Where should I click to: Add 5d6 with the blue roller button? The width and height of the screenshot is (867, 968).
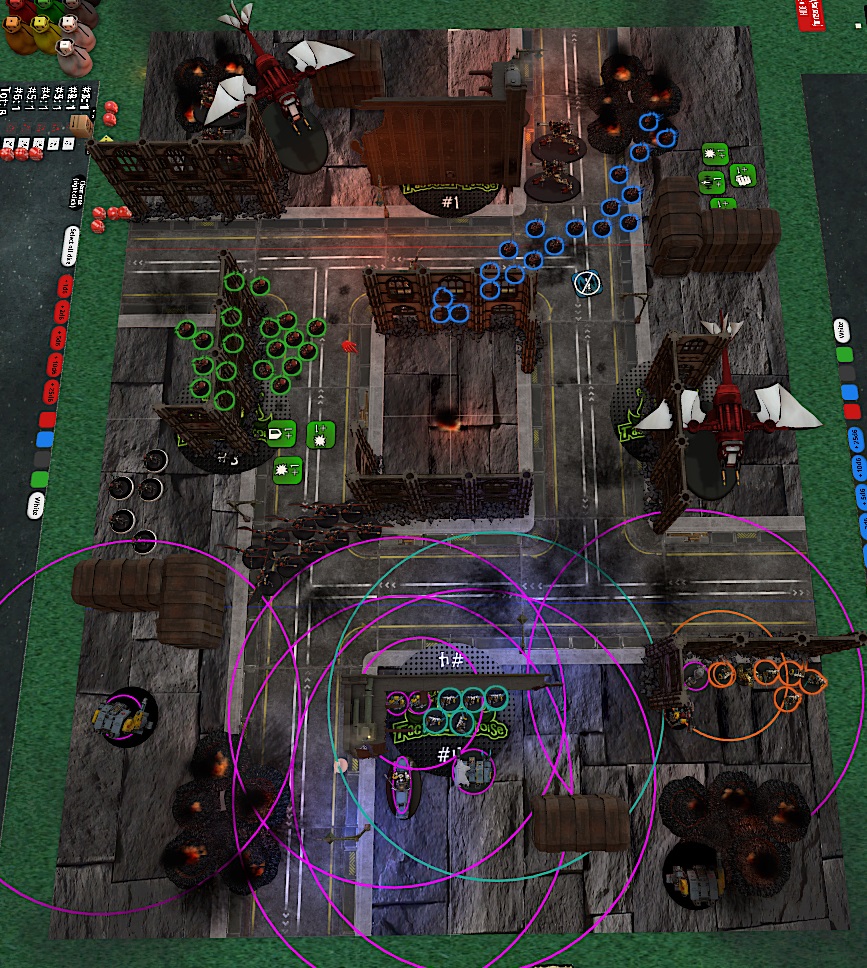861,494
